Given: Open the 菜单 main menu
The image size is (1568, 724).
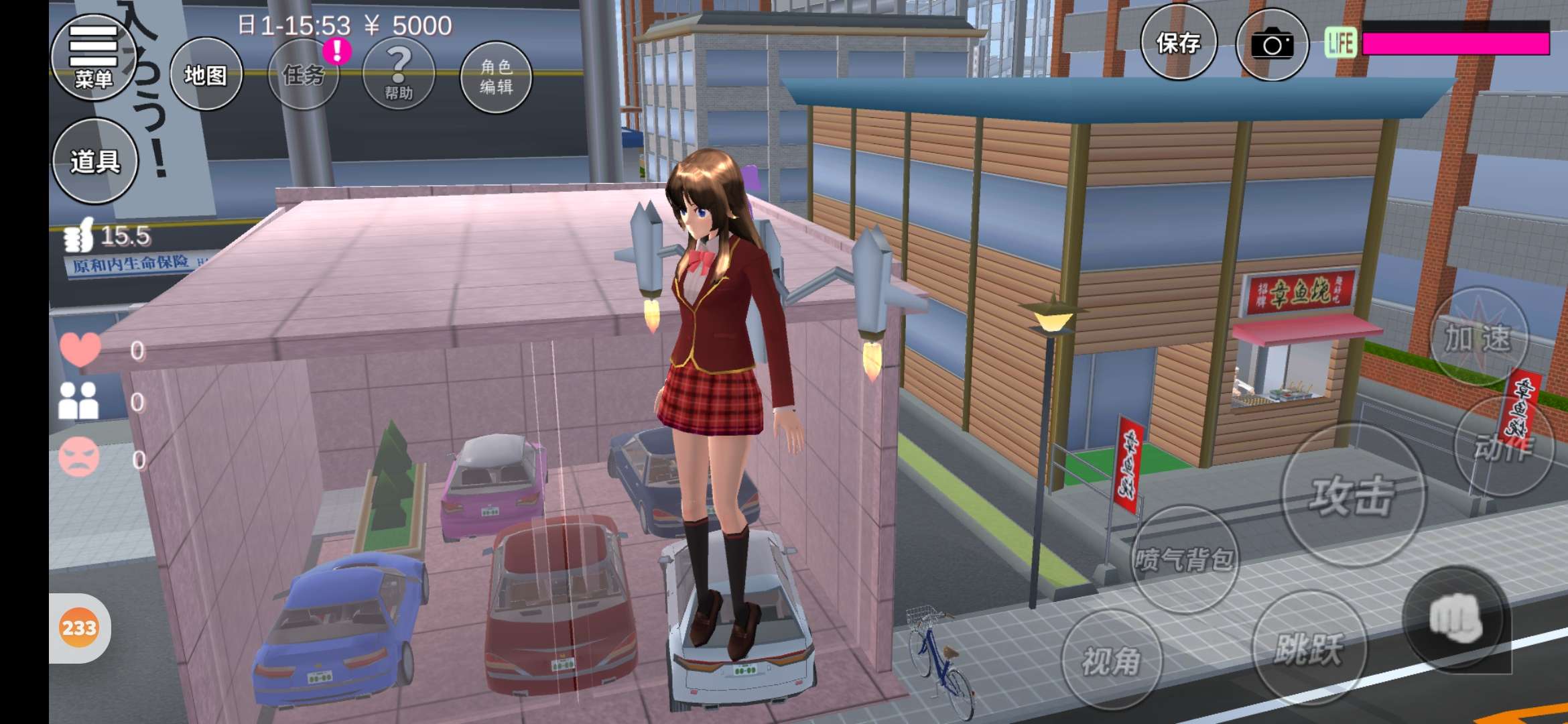Looking at the screenshot, I should [94, 58].
